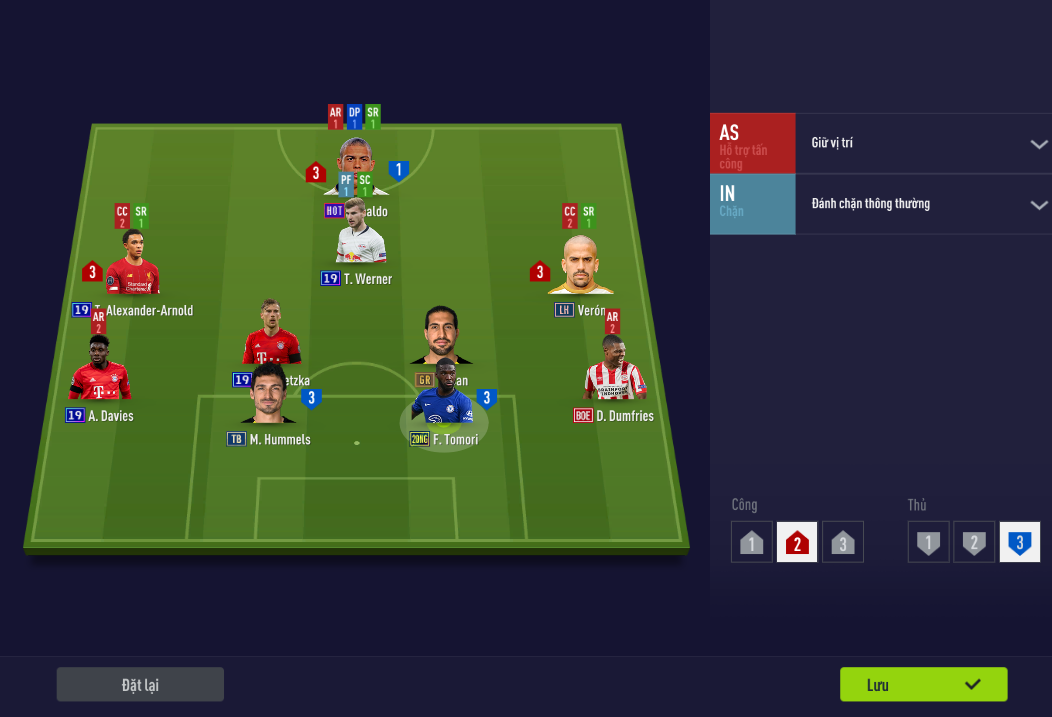Image resolution: width=1052 pixels, height=717 pixels.
Task: Open the Đánh chặn thông thường dropdown
Action: point(923,204)
